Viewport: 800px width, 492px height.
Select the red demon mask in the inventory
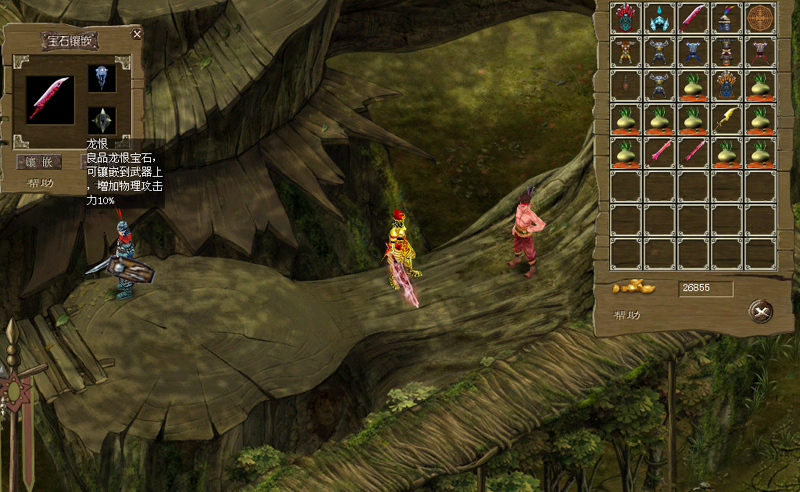click(x=626, y=18)
